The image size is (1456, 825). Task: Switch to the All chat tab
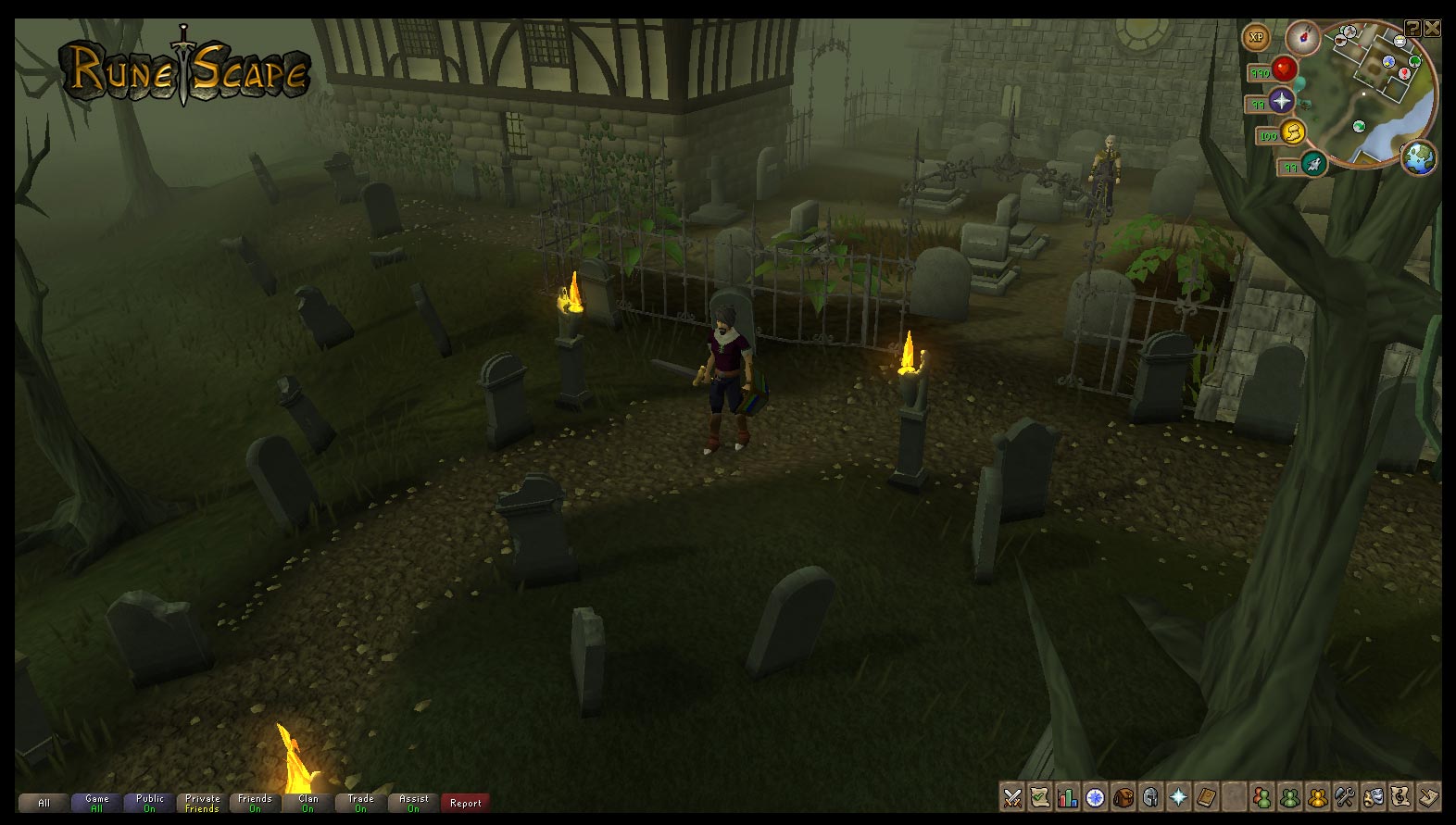(44, 803)
